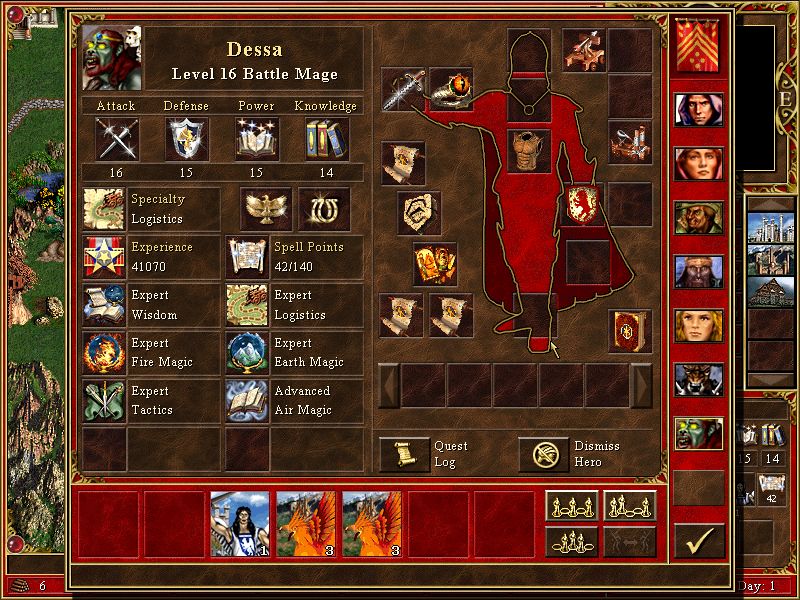Confirm with the gold checkmark button
The image size is (800, 600).
click(x=699, y=541)
